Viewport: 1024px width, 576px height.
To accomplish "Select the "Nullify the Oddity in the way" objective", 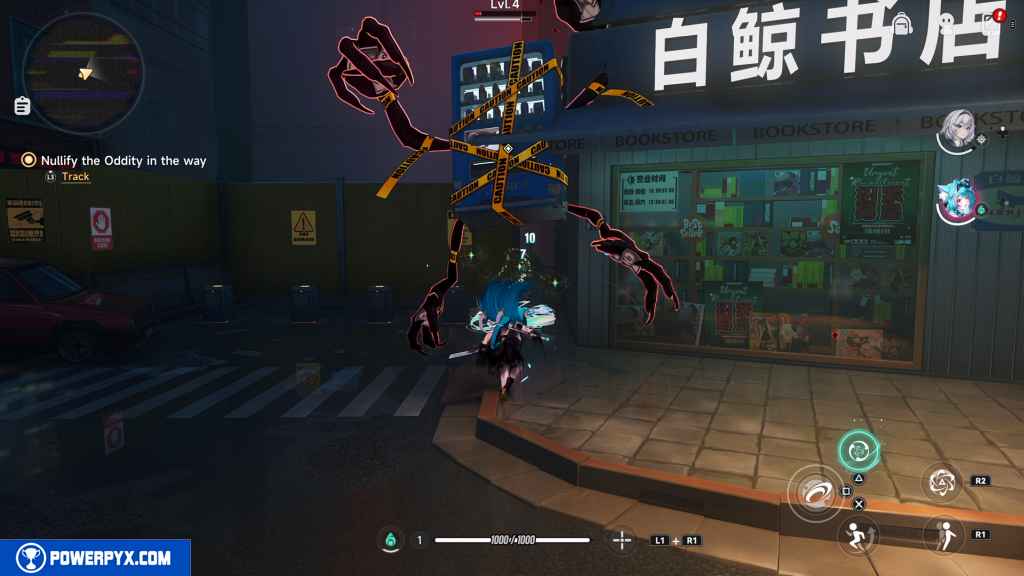I will pyautogui.click(x=123, y=160).
